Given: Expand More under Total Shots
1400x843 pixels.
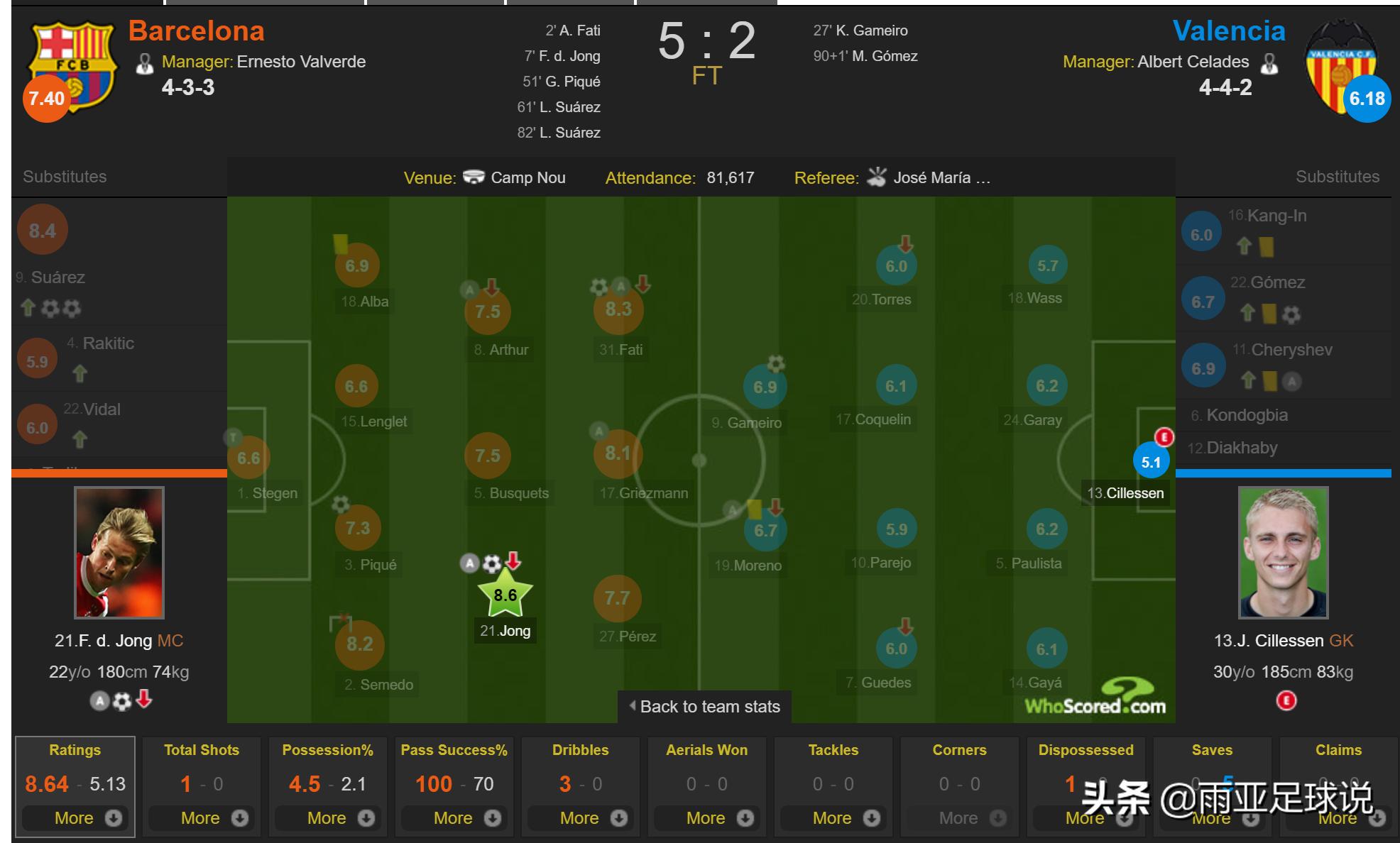Looking at the screenshot, I should (x=201, y=818).
